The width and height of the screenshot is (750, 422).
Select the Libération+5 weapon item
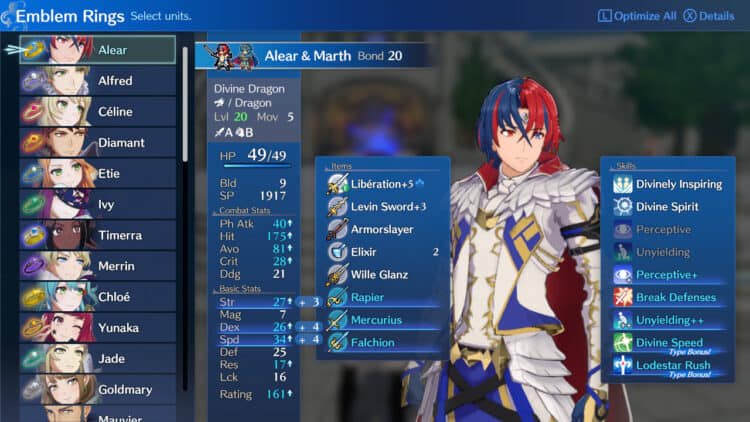(x=382, y=184)
